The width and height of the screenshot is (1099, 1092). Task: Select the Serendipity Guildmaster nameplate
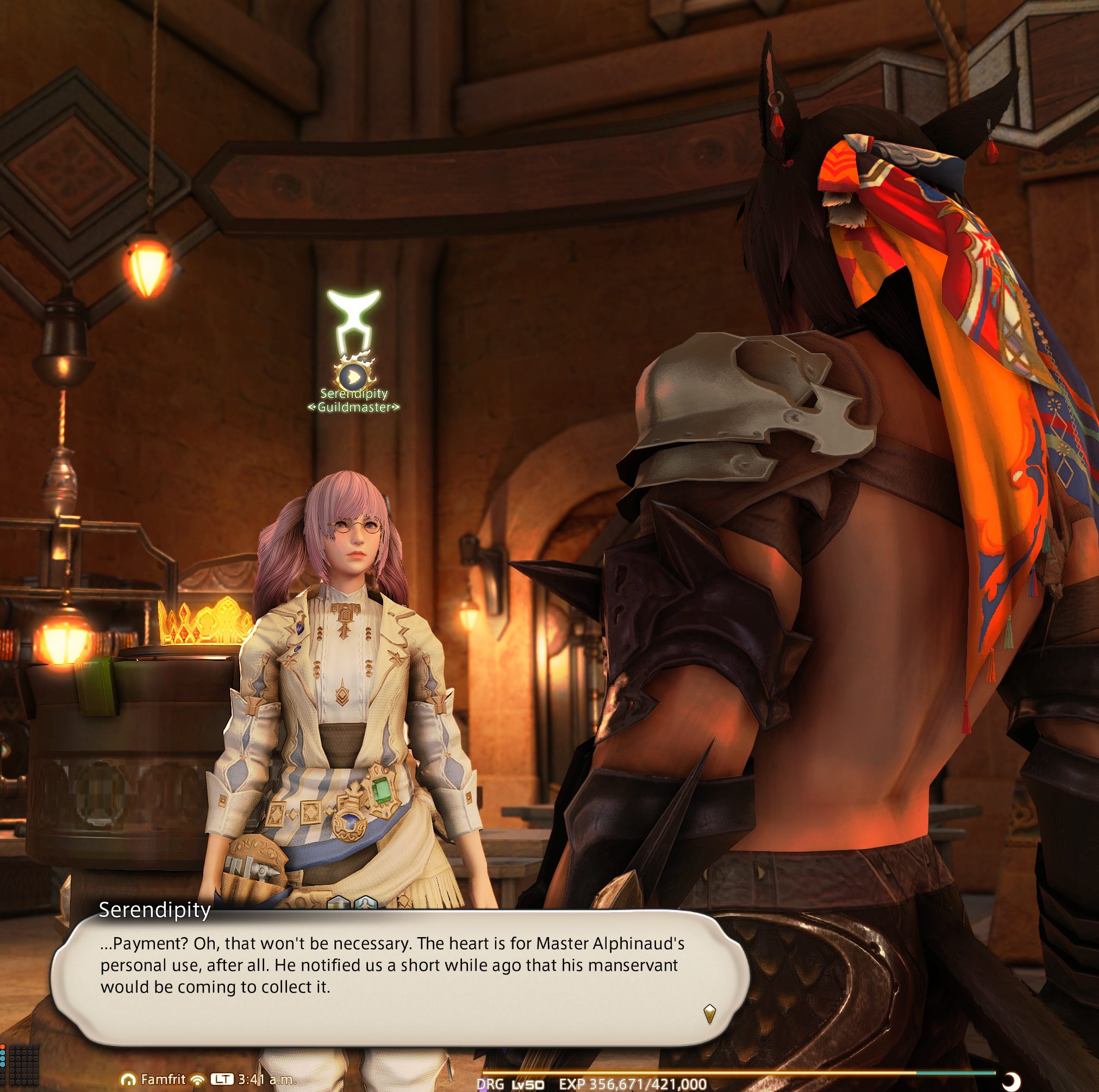(354, 401)
